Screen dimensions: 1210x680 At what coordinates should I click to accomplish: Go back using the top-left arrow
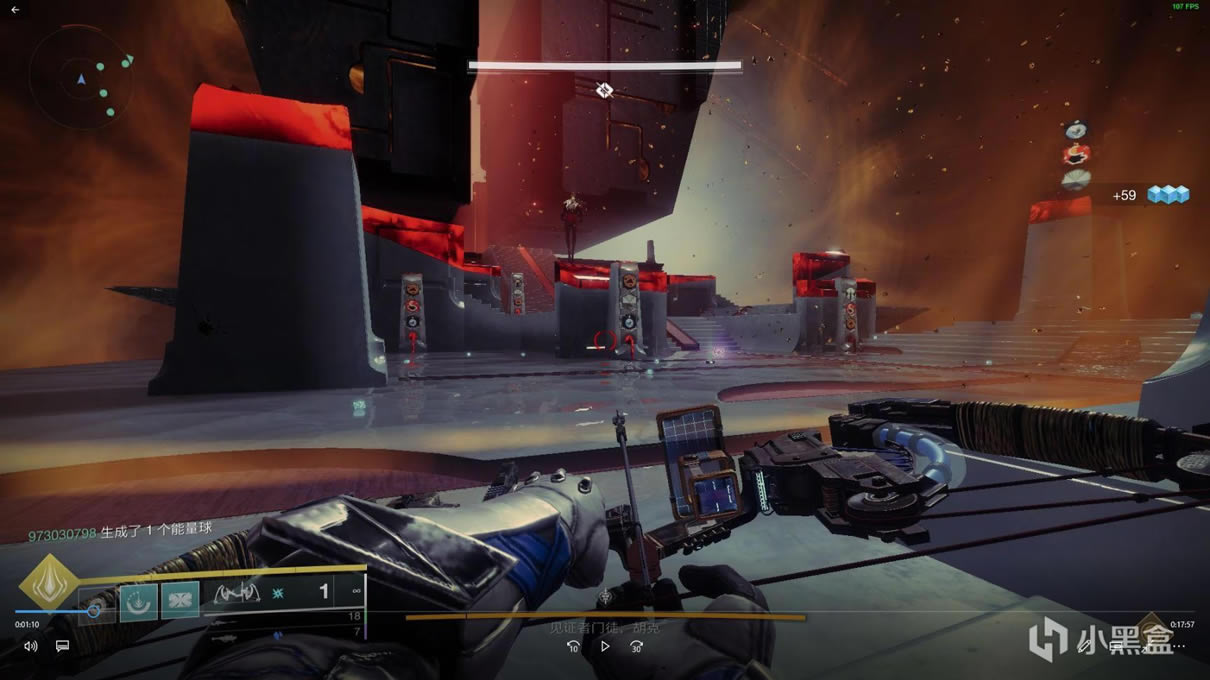[16, 9]
